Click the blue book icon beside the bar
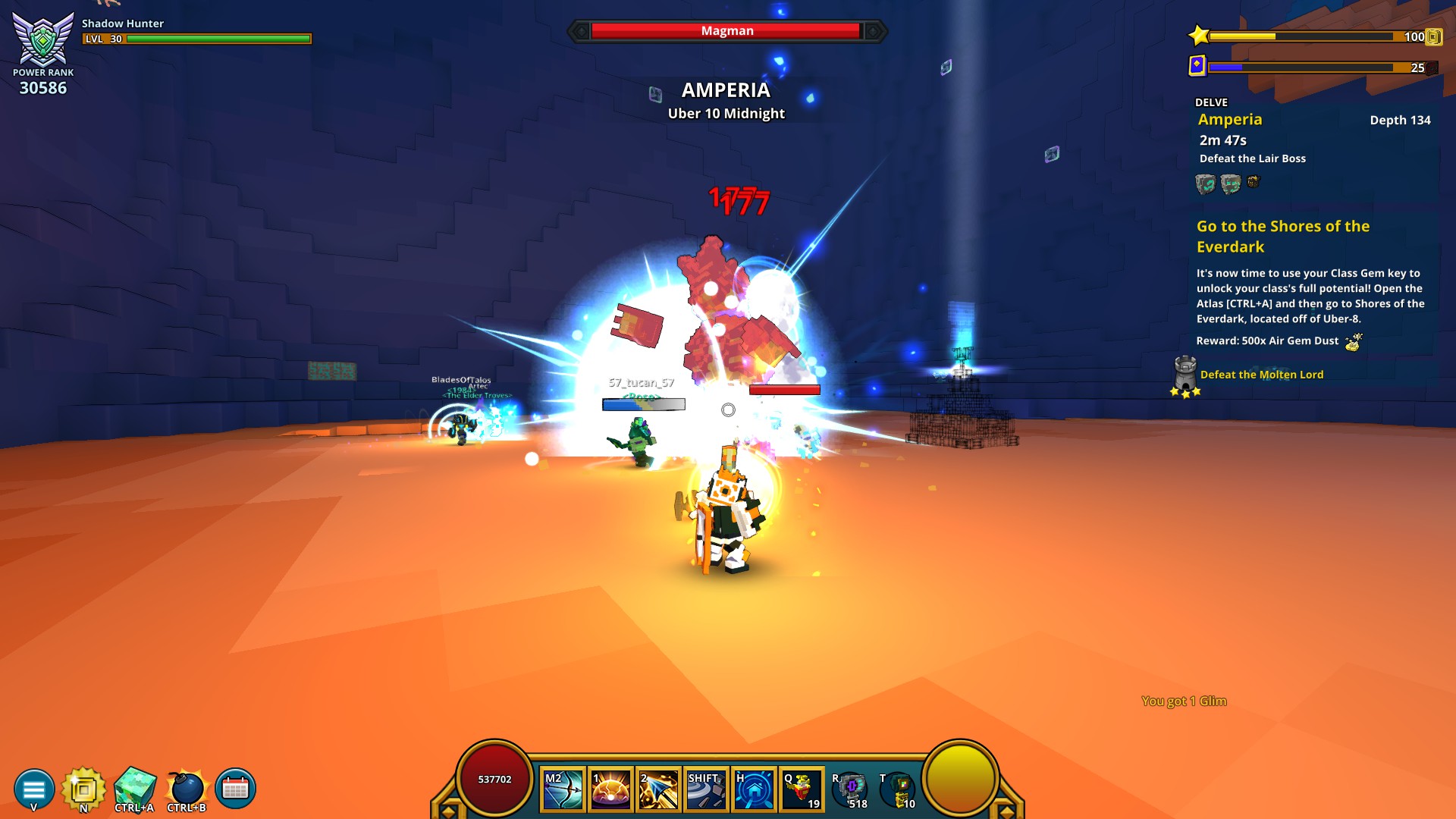 tap(1197, 66)
